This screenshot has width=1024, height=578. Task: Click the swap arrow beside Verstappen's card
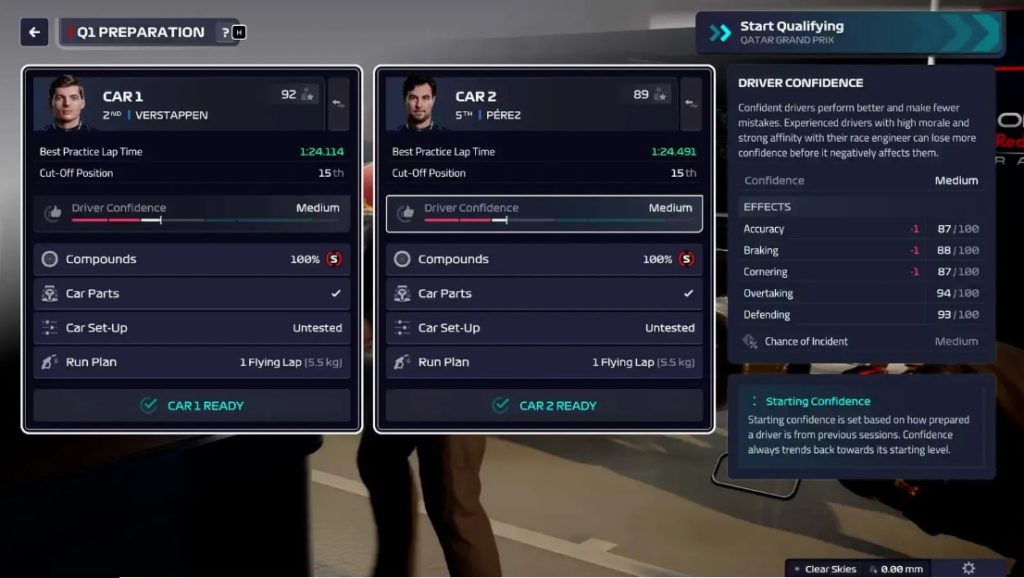pos(339,104)
